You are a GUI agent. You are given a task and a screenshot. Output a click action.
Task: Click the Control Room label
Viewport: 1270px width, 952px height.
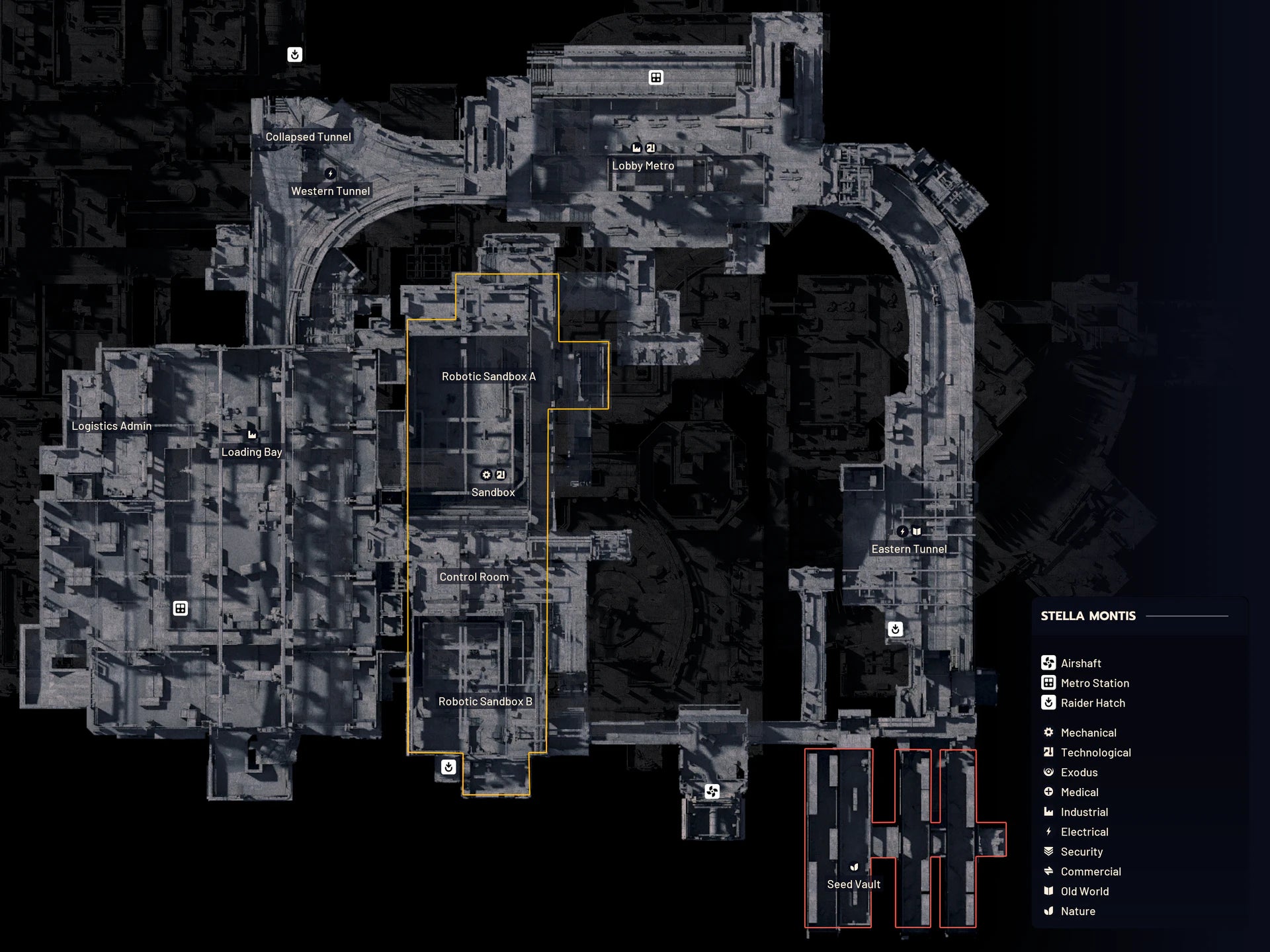tap(474, 576)
